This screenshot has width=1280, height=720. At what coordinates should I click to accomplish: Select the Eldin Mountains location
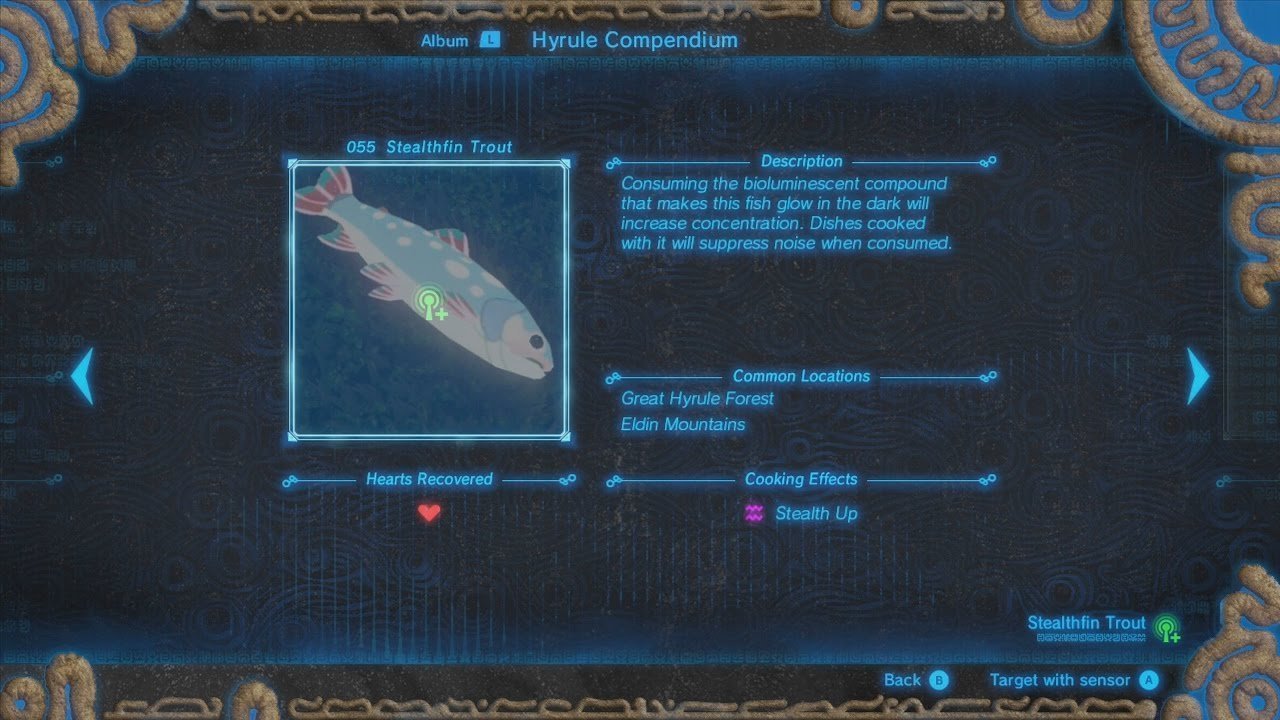coord(684,424)
